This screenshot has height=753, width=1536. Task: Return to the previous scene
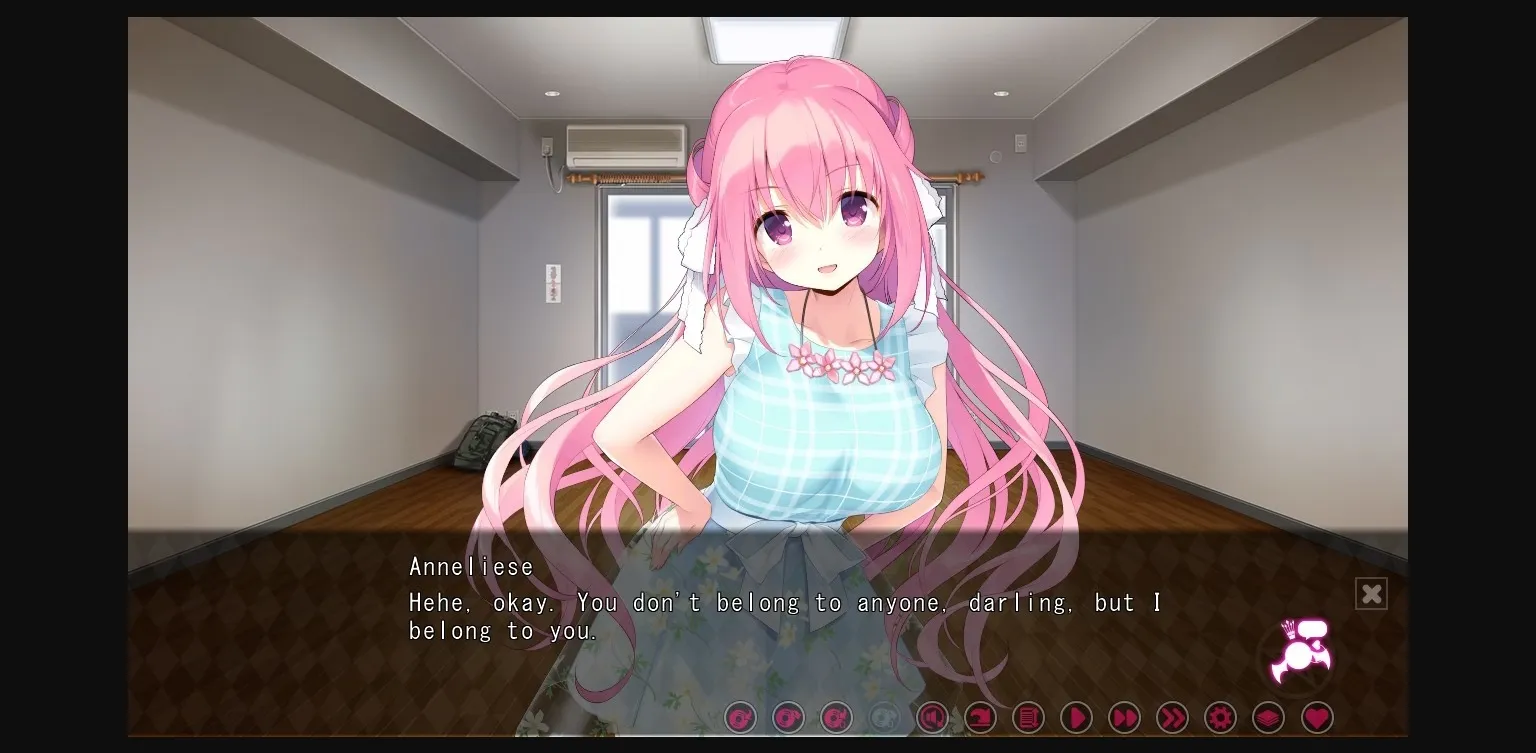coord(980,717)
